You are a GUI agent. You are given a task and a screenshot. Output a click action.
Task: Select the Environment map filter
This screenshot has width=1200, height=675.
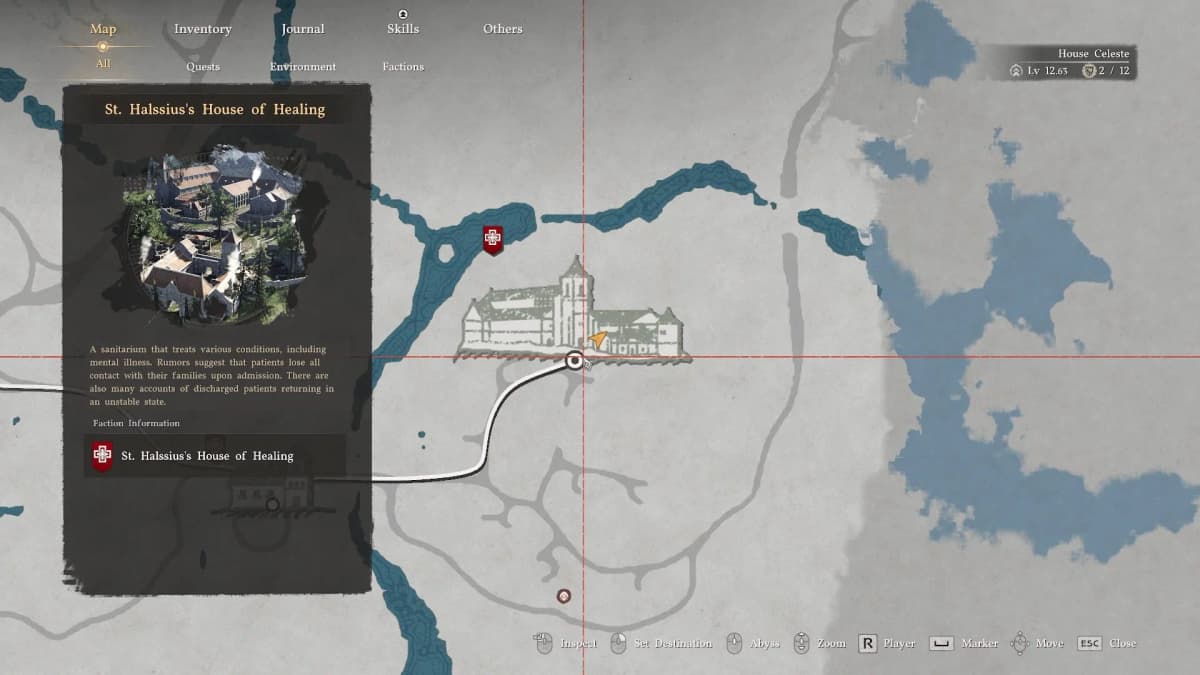(x=303, y=67)
